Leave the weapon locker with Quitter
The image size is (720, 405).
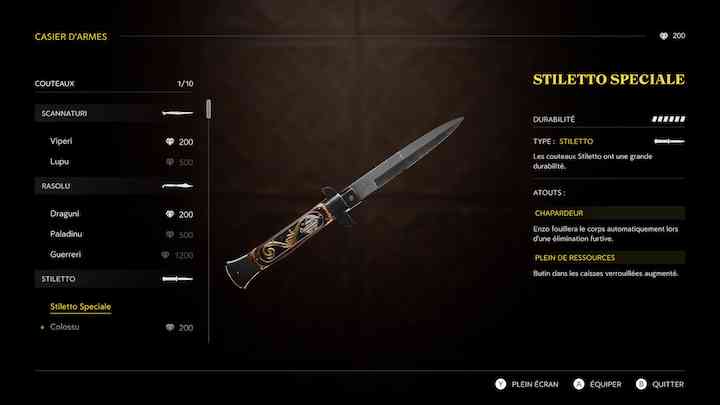coord(660,384)
